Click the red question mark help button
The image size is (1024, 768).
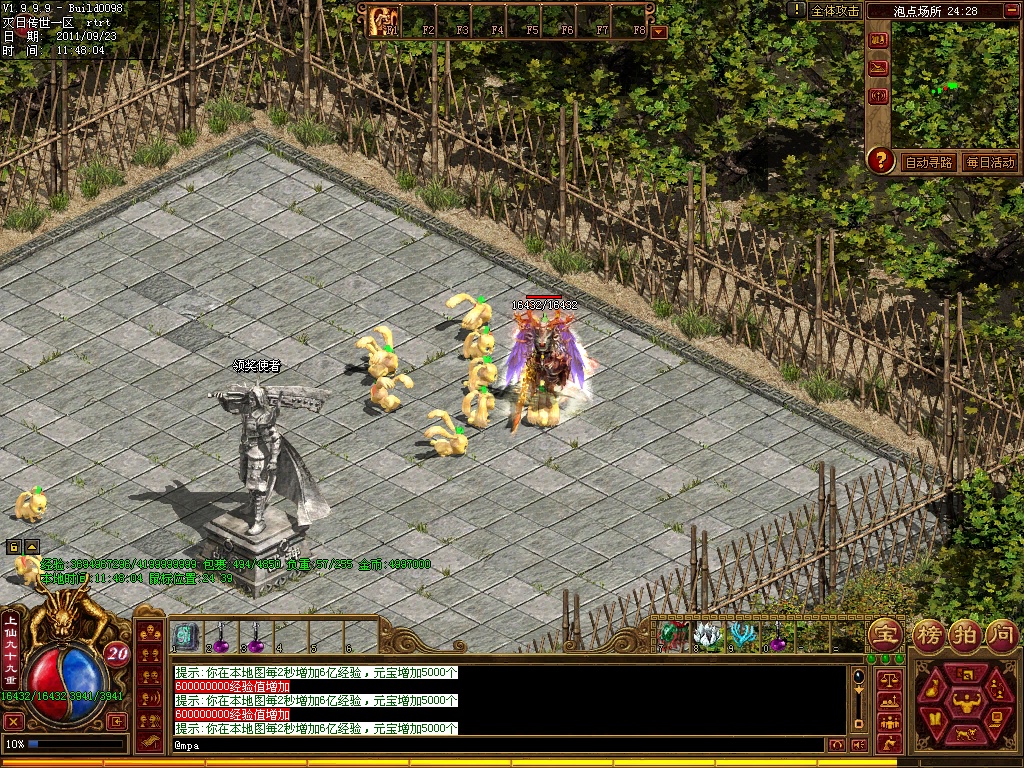(880, 160)
